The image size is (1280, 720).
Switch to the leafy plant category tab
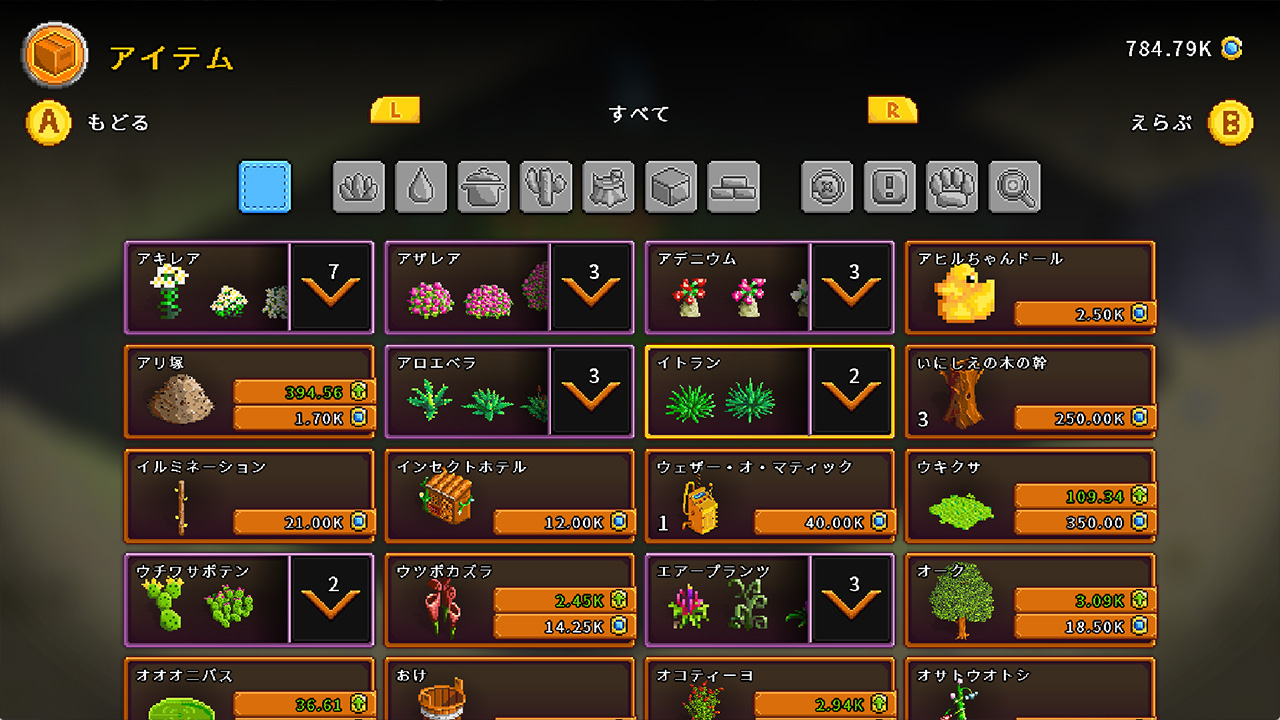tap(358, 187)
